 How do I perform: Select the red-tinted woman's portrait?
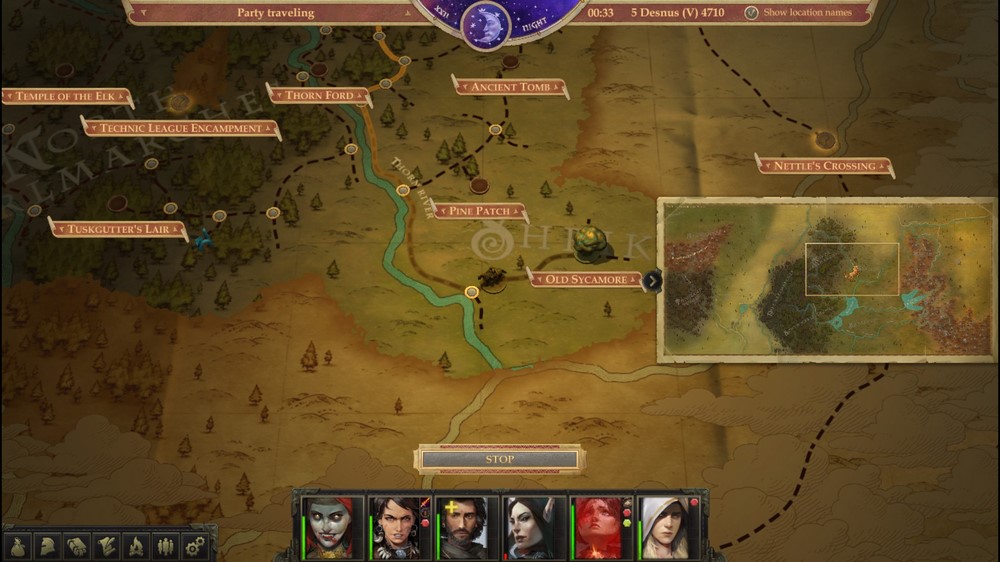point(598,527)
